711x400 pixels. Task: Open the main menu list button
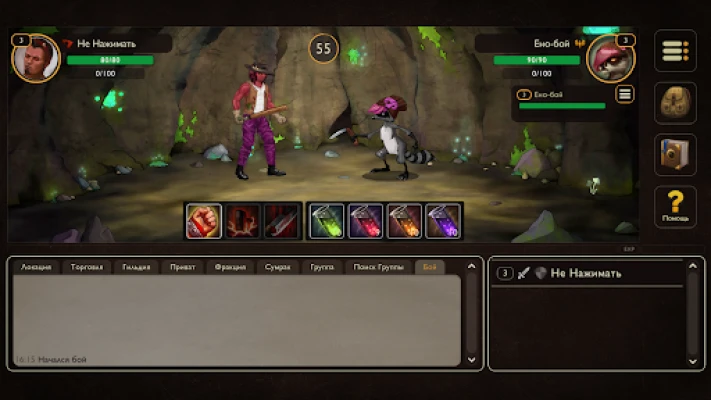click(675, 51)
